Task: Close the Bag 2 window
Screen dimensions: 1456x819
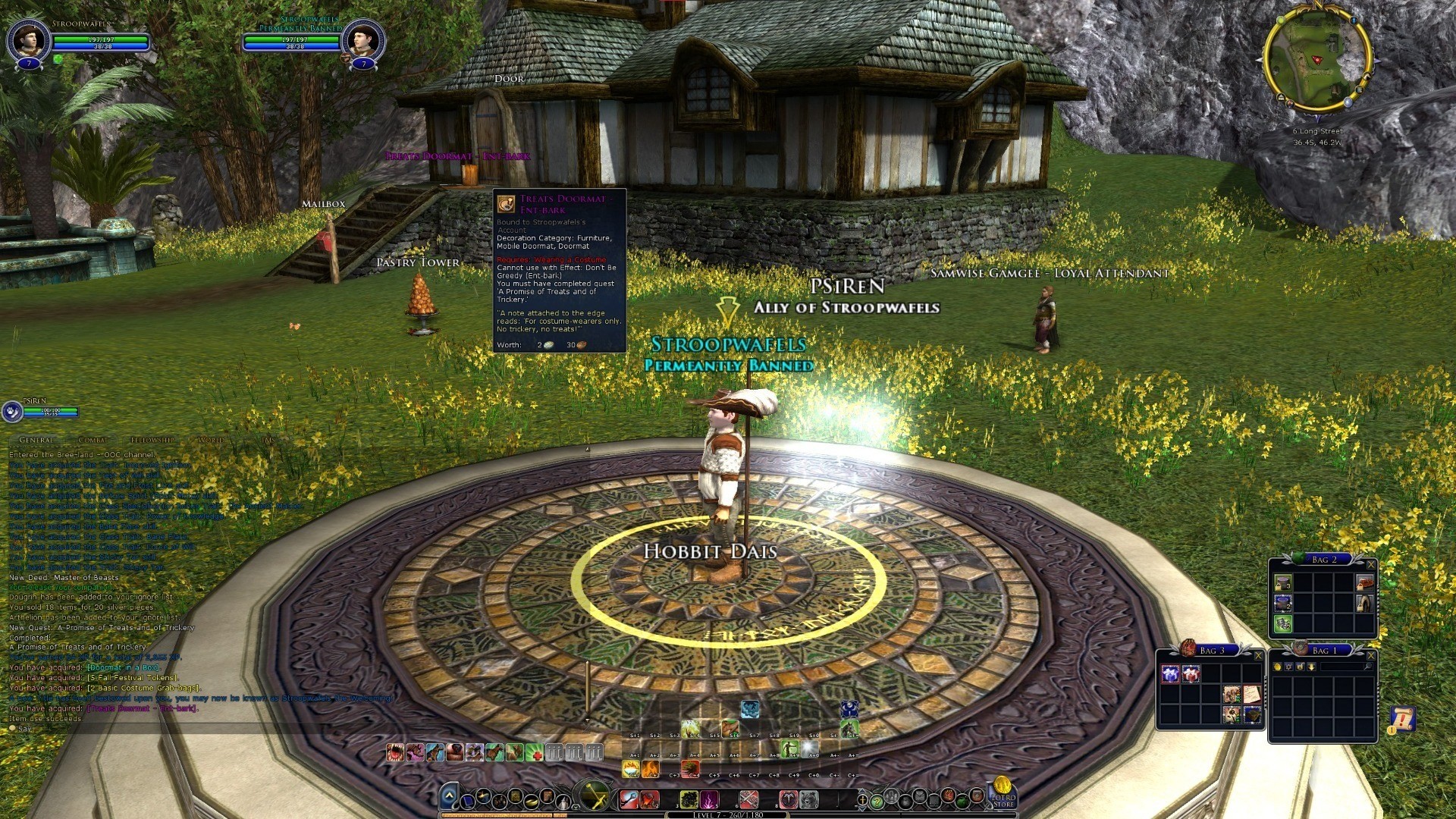Action: coord(1370,565)
